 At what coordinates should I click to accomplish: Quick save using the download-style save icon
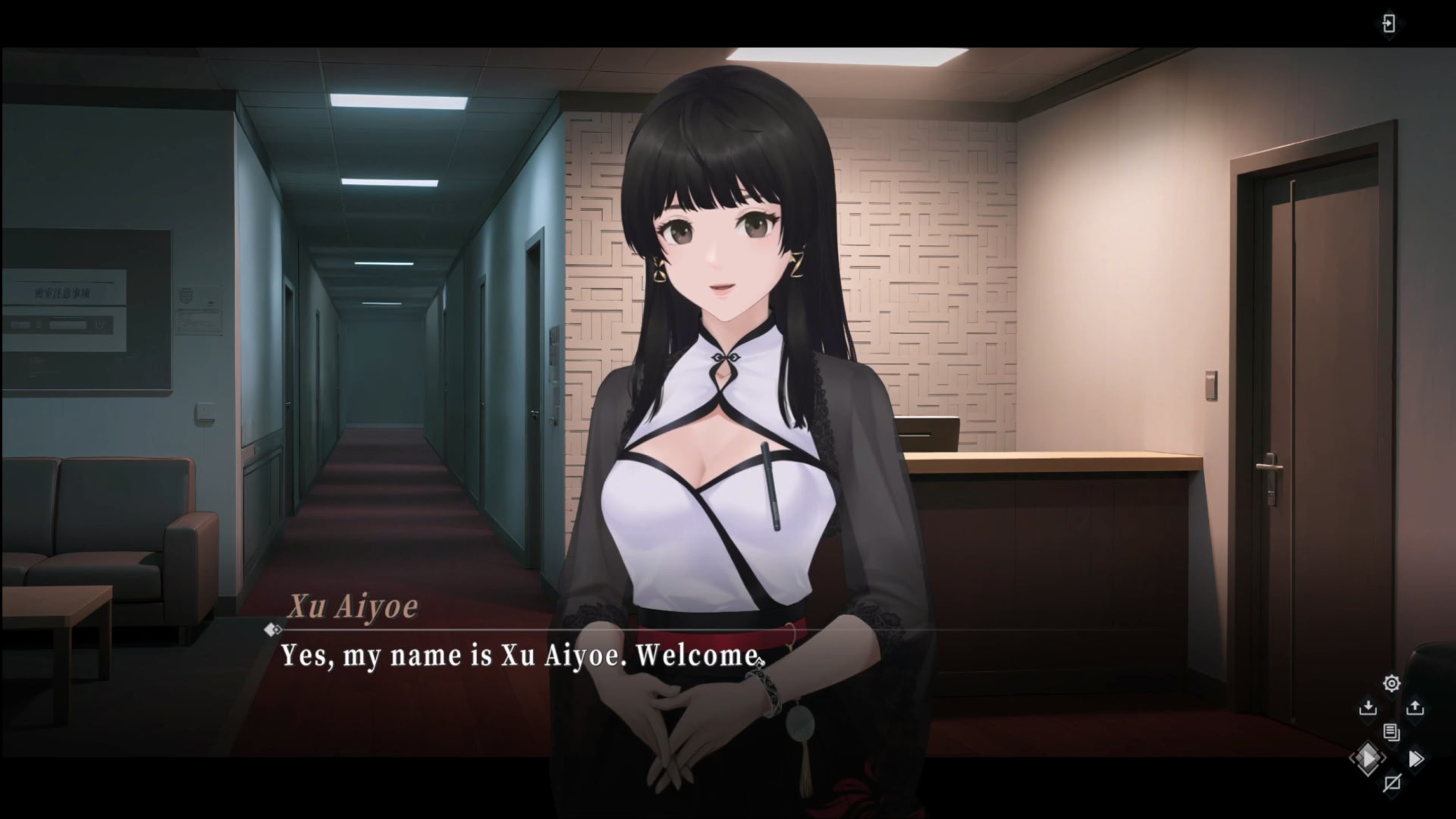[1369, 708]
